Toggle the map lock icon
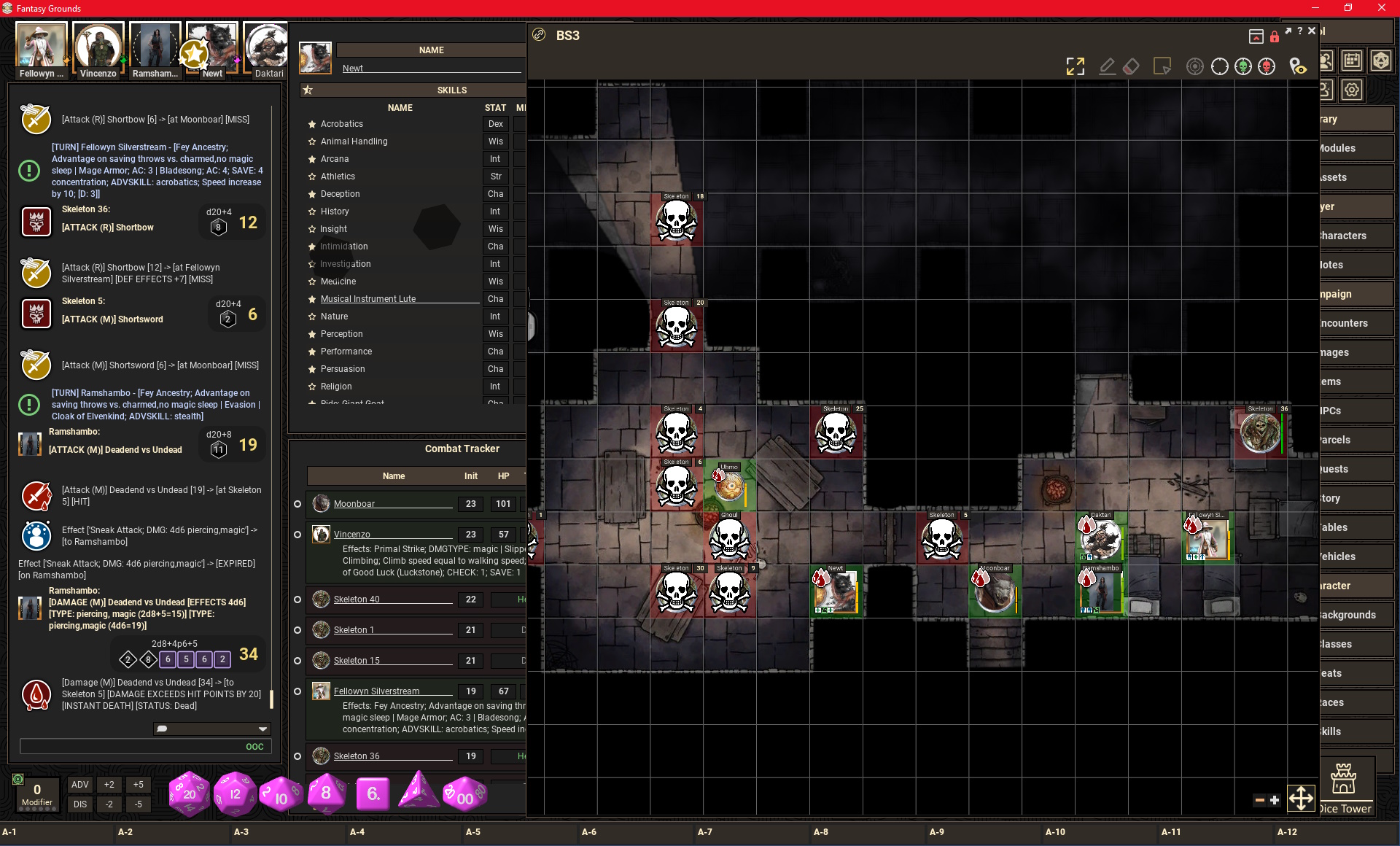 click(x=1275, y=36)
